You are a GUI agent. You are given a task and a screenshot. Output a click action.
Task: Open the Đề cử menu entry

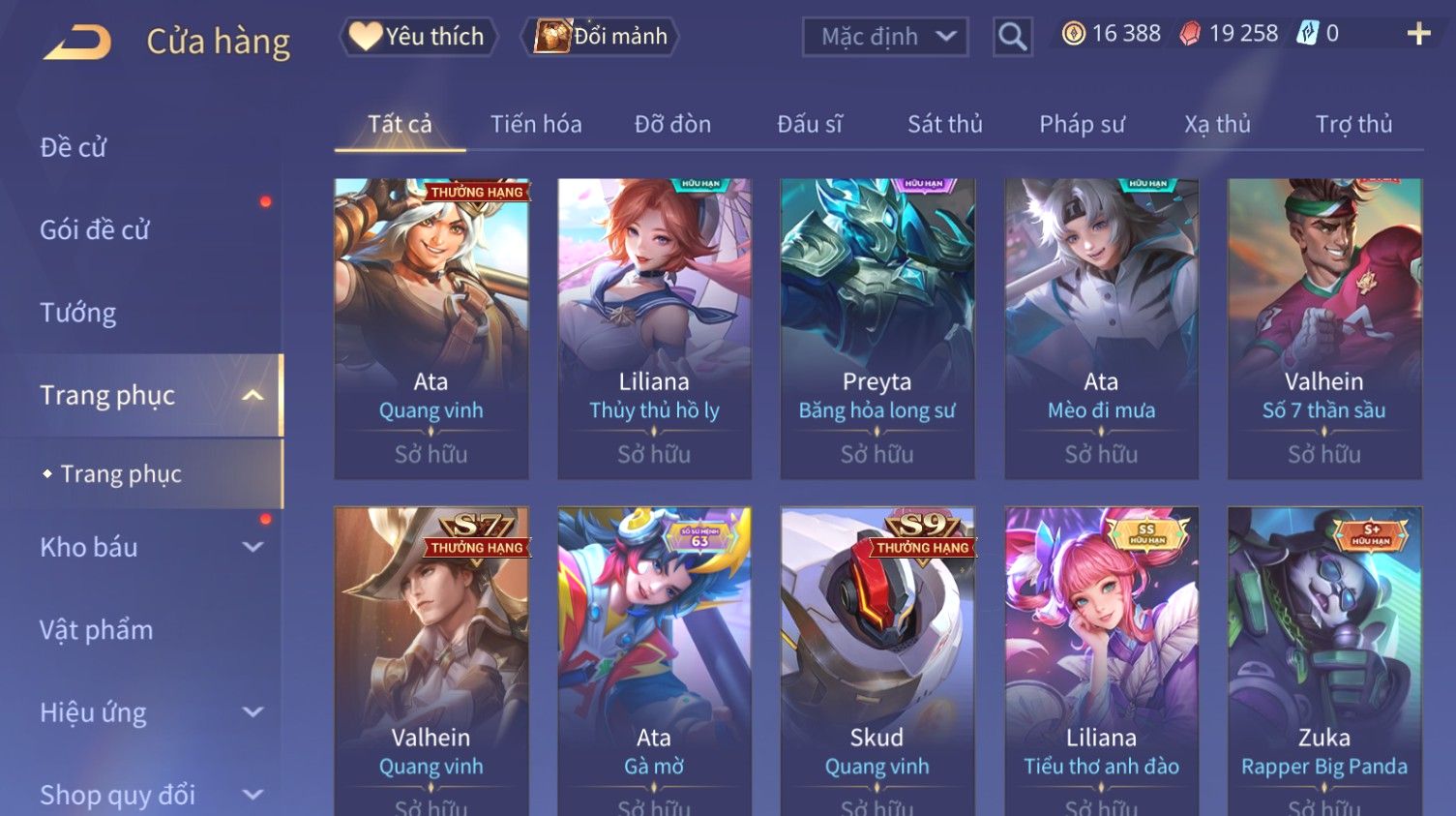click(x=74, y=147)
